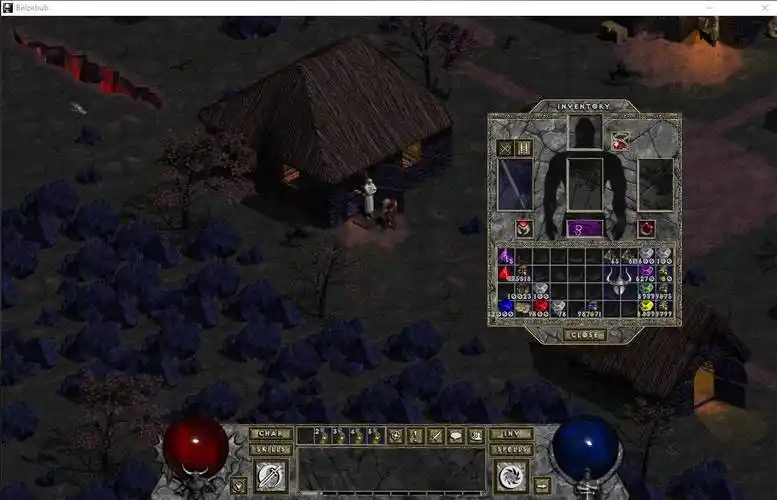The image size is (777, 500).
Task: Select the crossed swords weapon-set button
Action: (506, 148)
